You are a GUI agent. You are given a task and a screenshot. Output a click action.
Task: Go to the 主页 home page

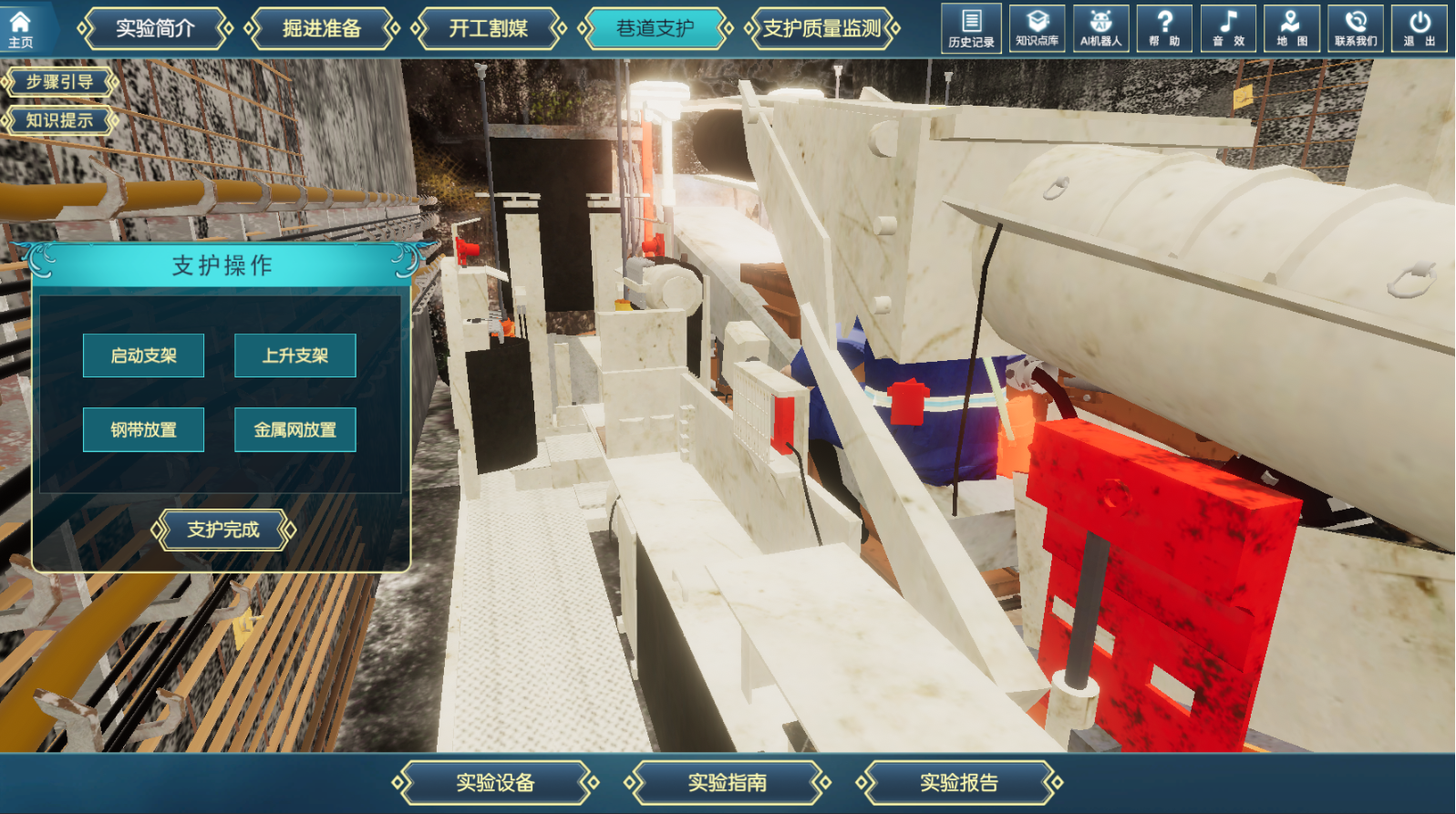(20, 29)
